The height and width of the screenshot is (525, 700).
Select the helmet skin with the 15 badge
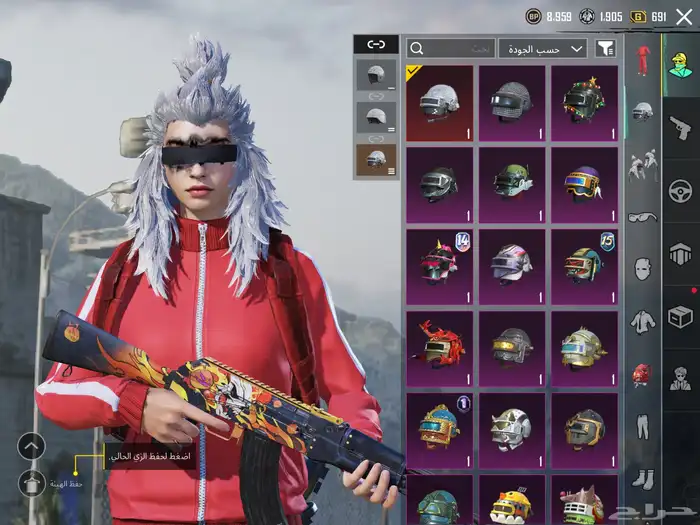[583, 266]
